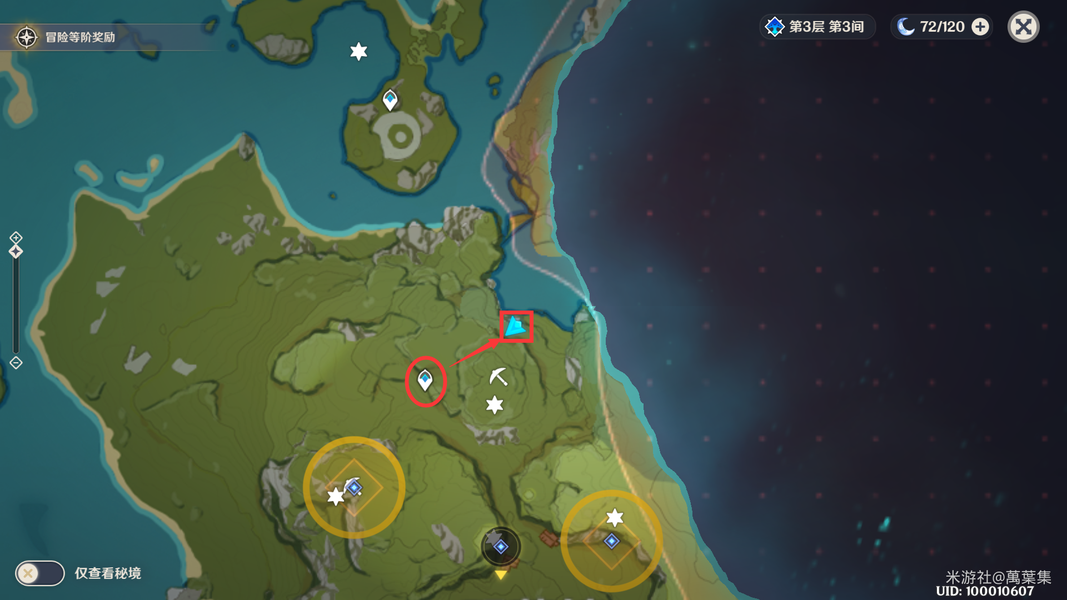
Task: Select the star pin on the northern island
Action: pos(358,51)
